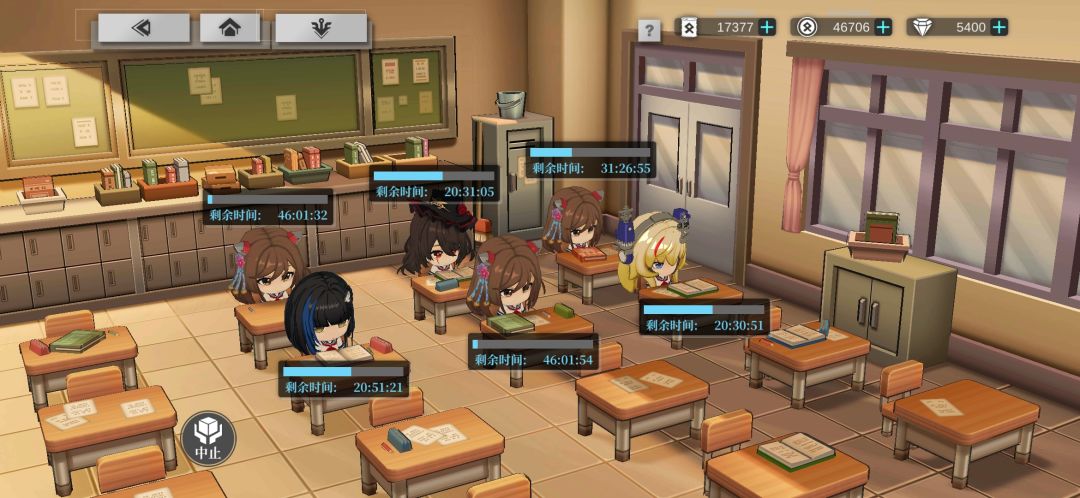Open the question mark help button
Screen dimensions: 1080x498
coord(649,31)
